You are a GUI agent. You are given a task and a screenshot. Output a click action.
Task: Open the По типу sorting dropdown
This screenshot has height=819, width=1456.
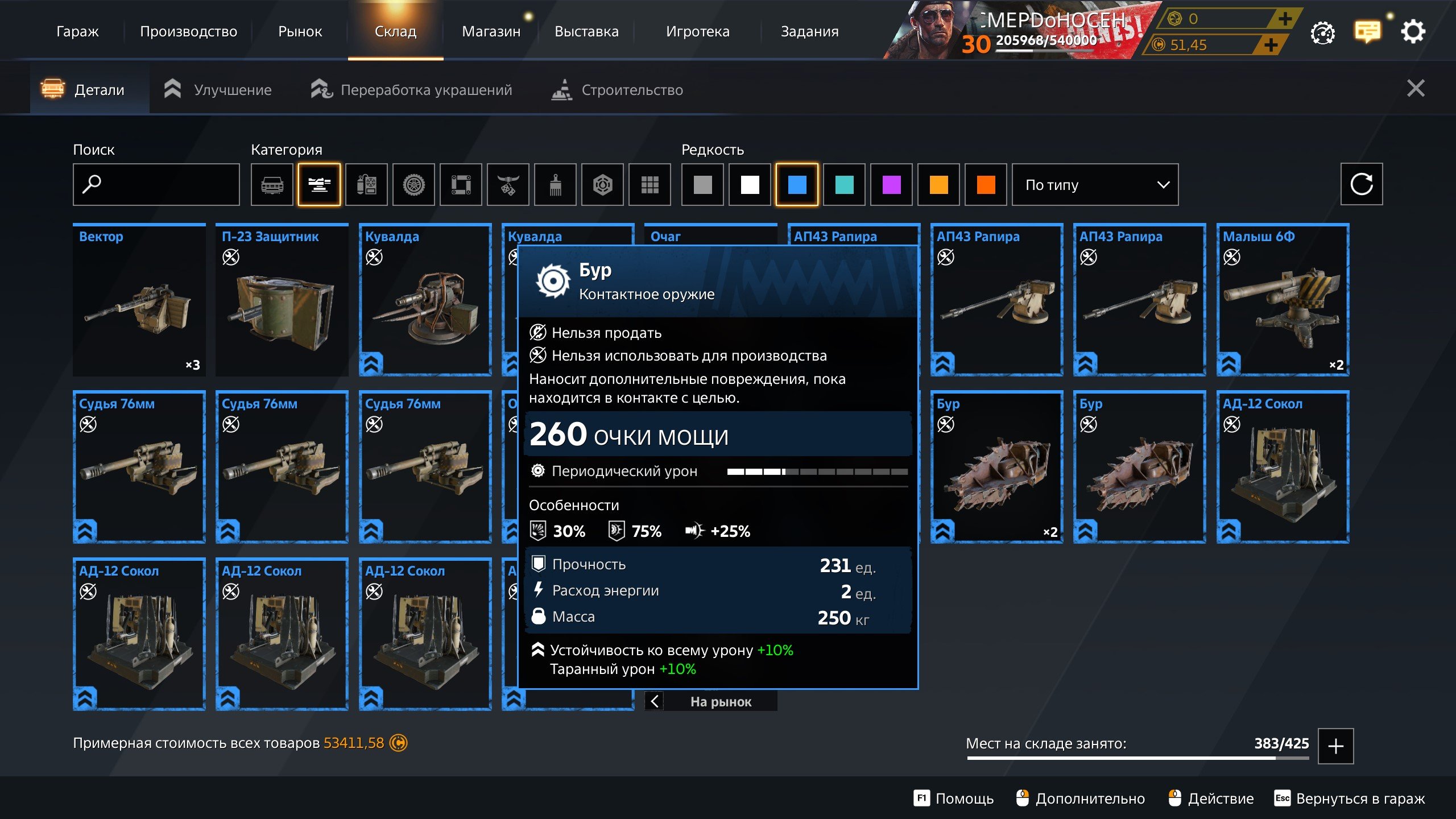[x=1095, y=184]
